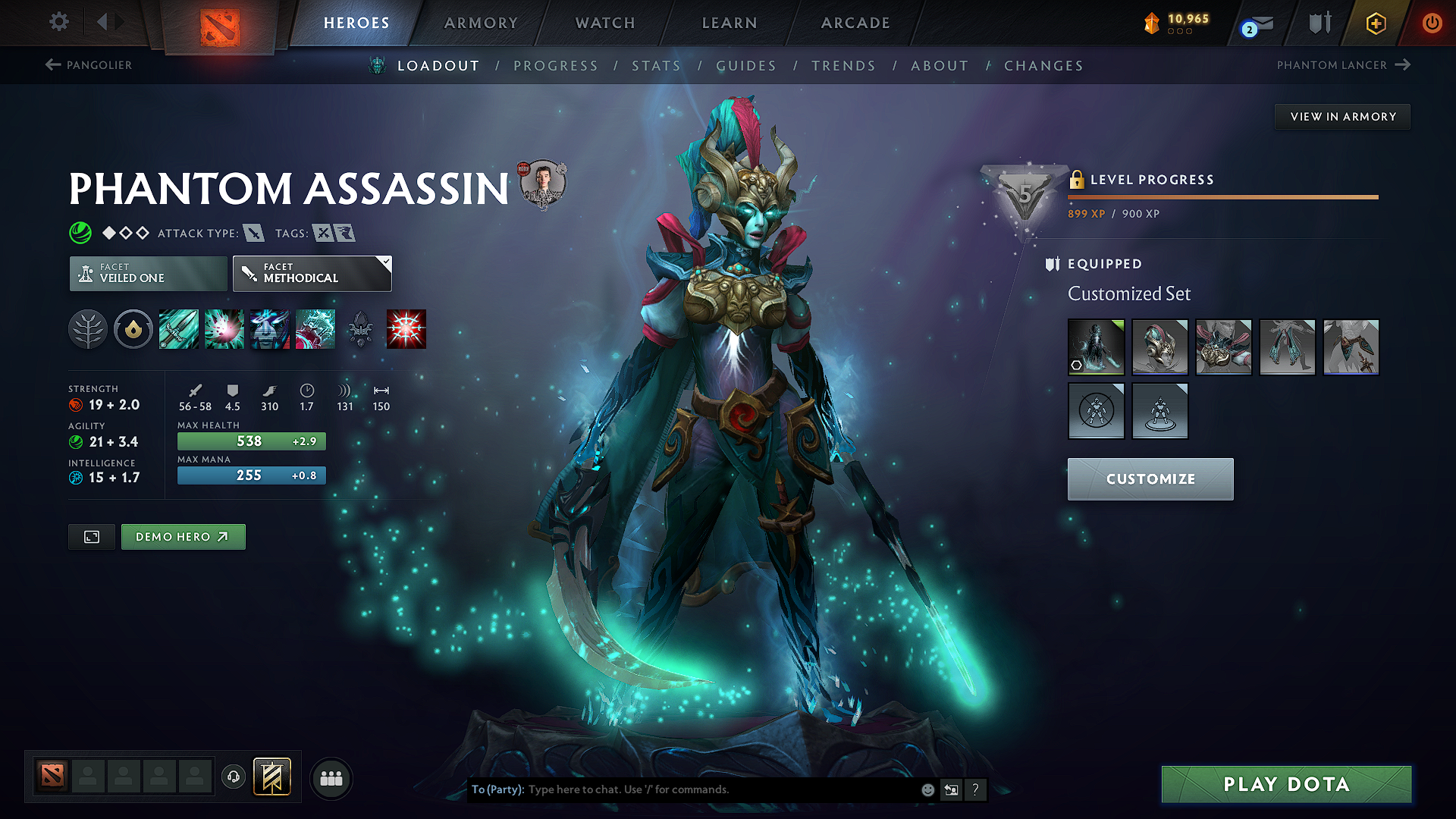The image size is (1456, 819).
Task: Go to the Learn tab
Action: [x=730, y=23]
